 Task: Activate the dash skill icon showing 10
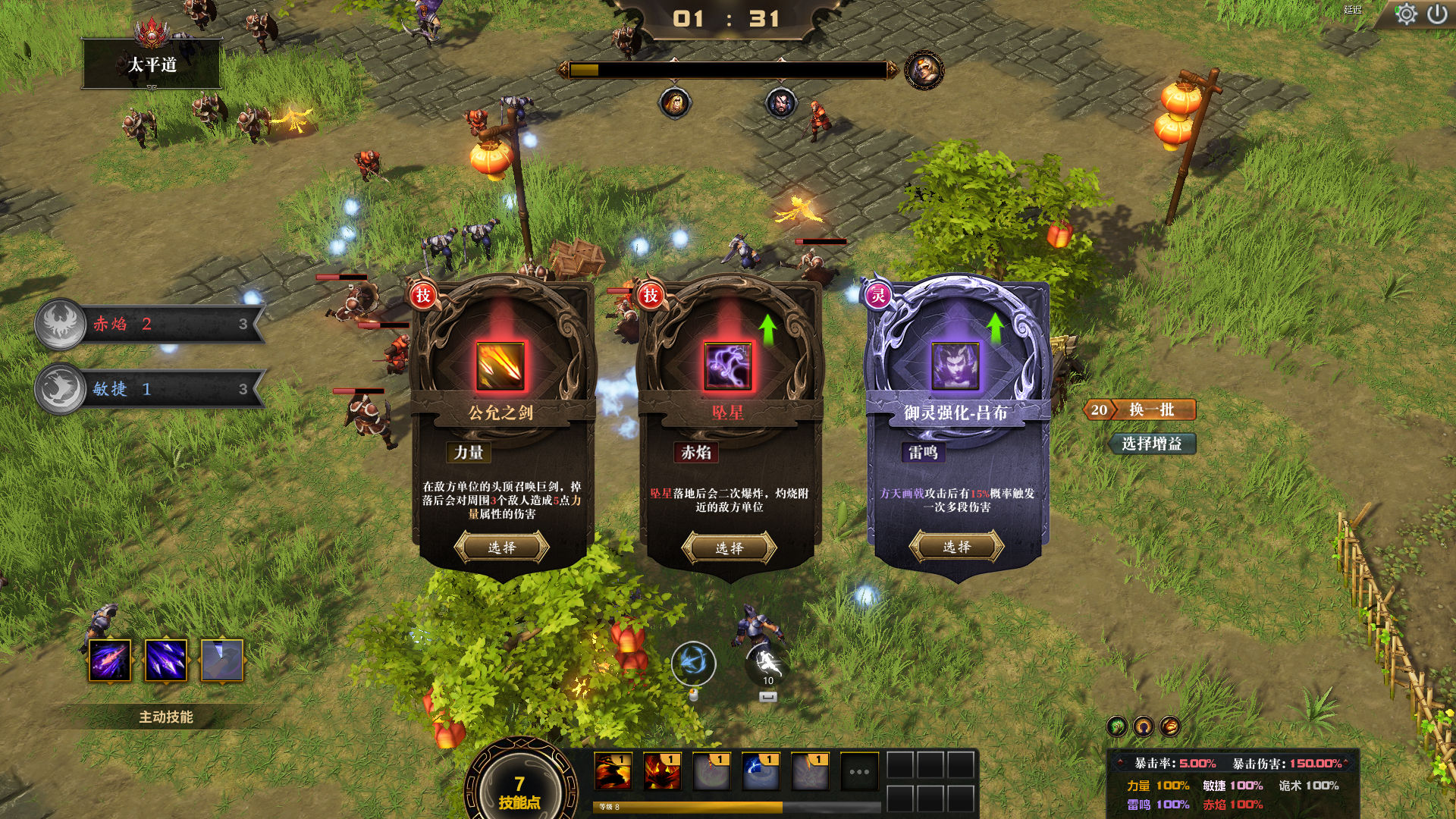[767, 665]
